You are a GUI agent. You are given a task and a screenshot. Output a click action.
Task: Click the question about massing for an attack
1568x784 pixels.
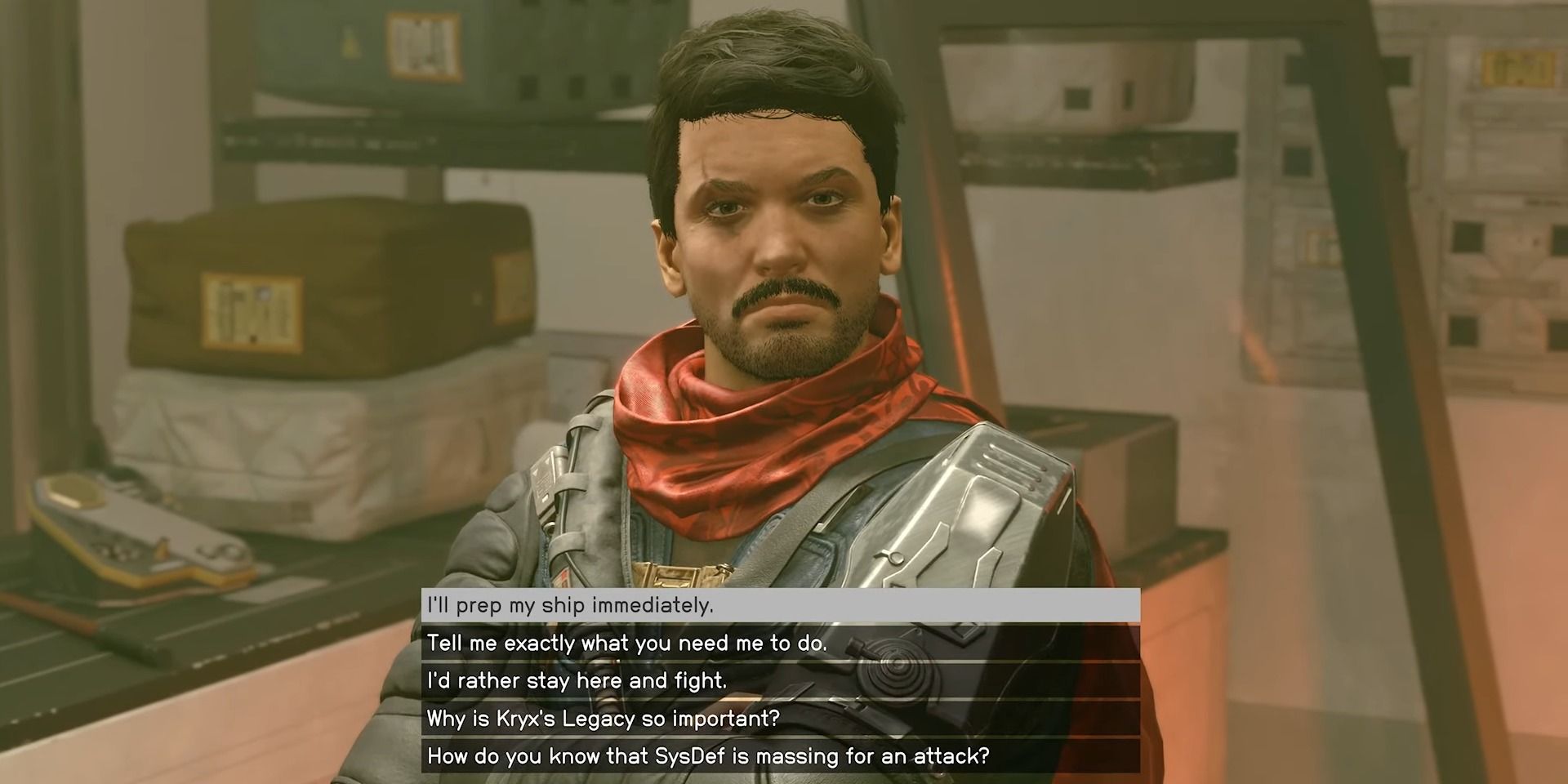776,757
